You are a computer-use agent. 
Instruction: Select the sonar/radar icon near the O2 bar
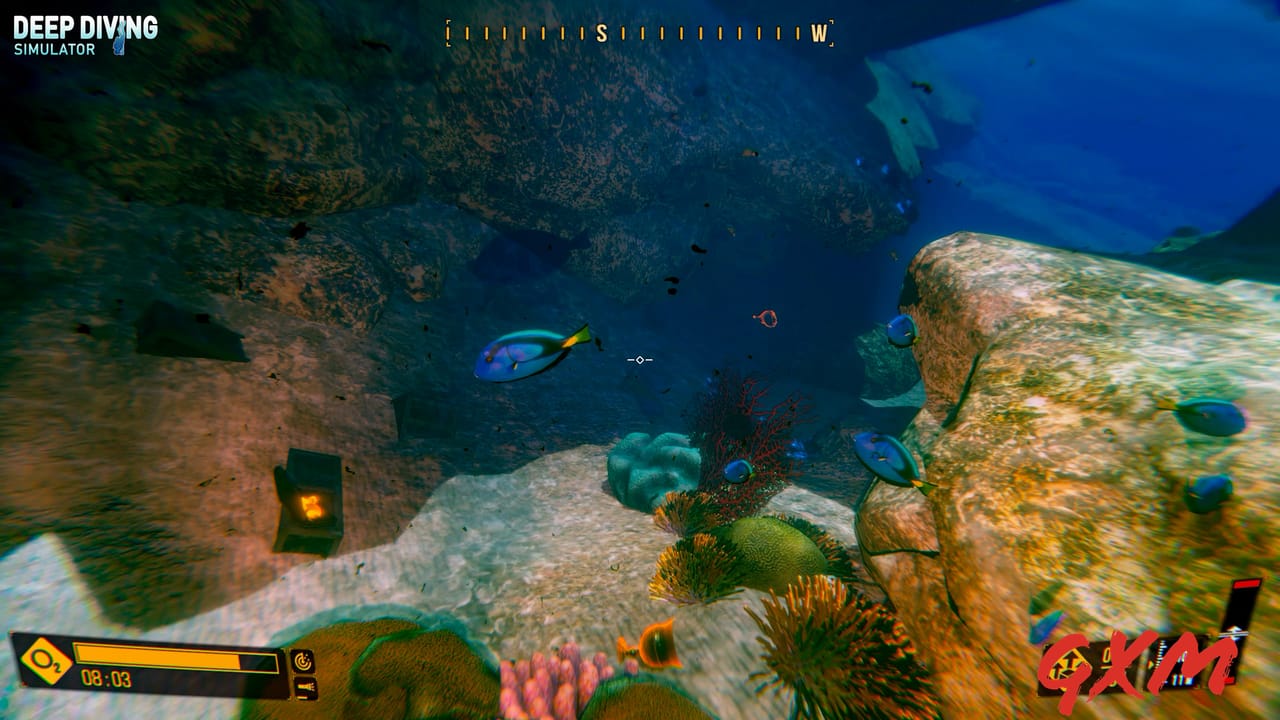[303, 660]
